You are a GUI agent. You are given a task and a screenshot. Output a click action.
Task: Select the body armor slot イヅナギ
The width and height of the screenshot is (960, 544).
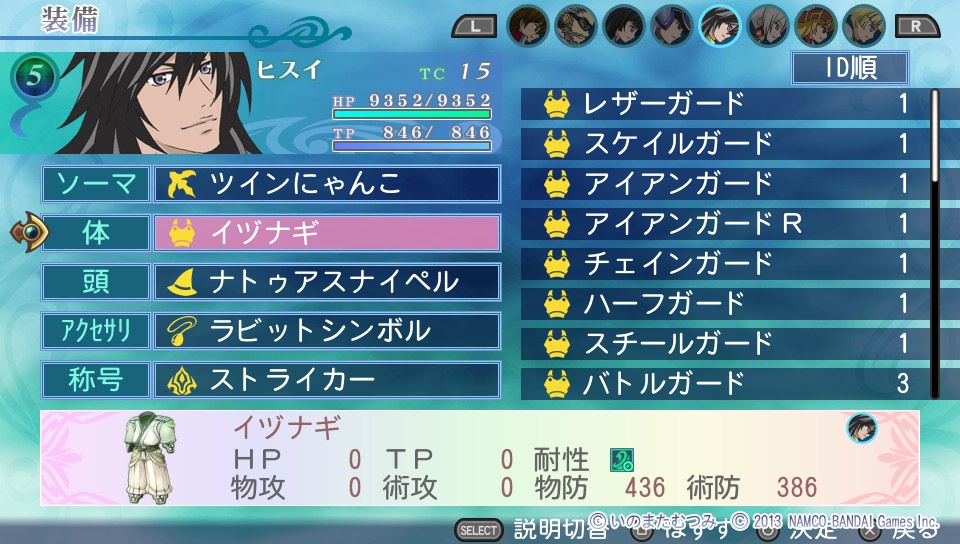click(326, 233)
